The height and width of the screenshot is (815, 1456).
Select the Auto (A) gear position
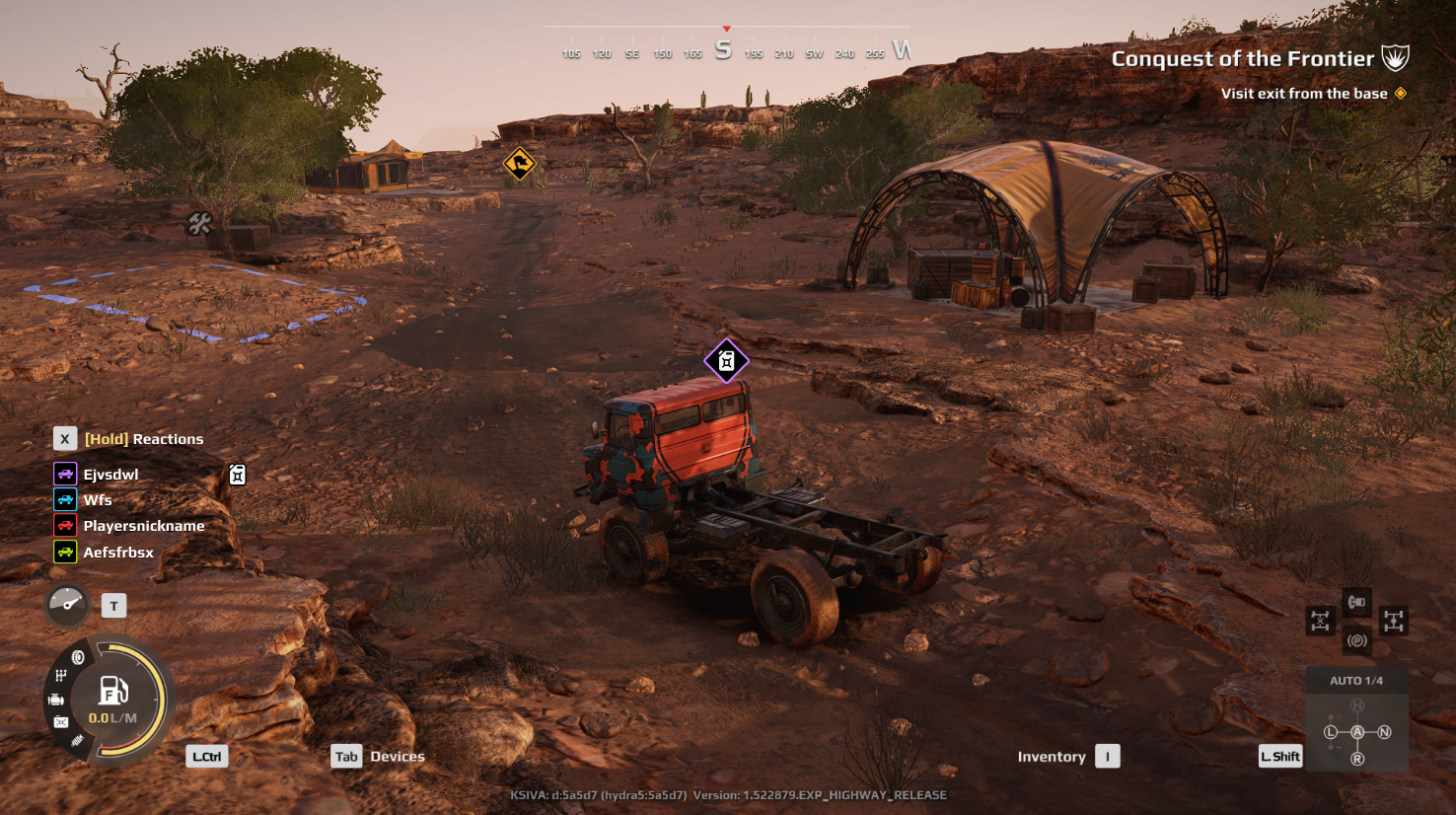1357,732
